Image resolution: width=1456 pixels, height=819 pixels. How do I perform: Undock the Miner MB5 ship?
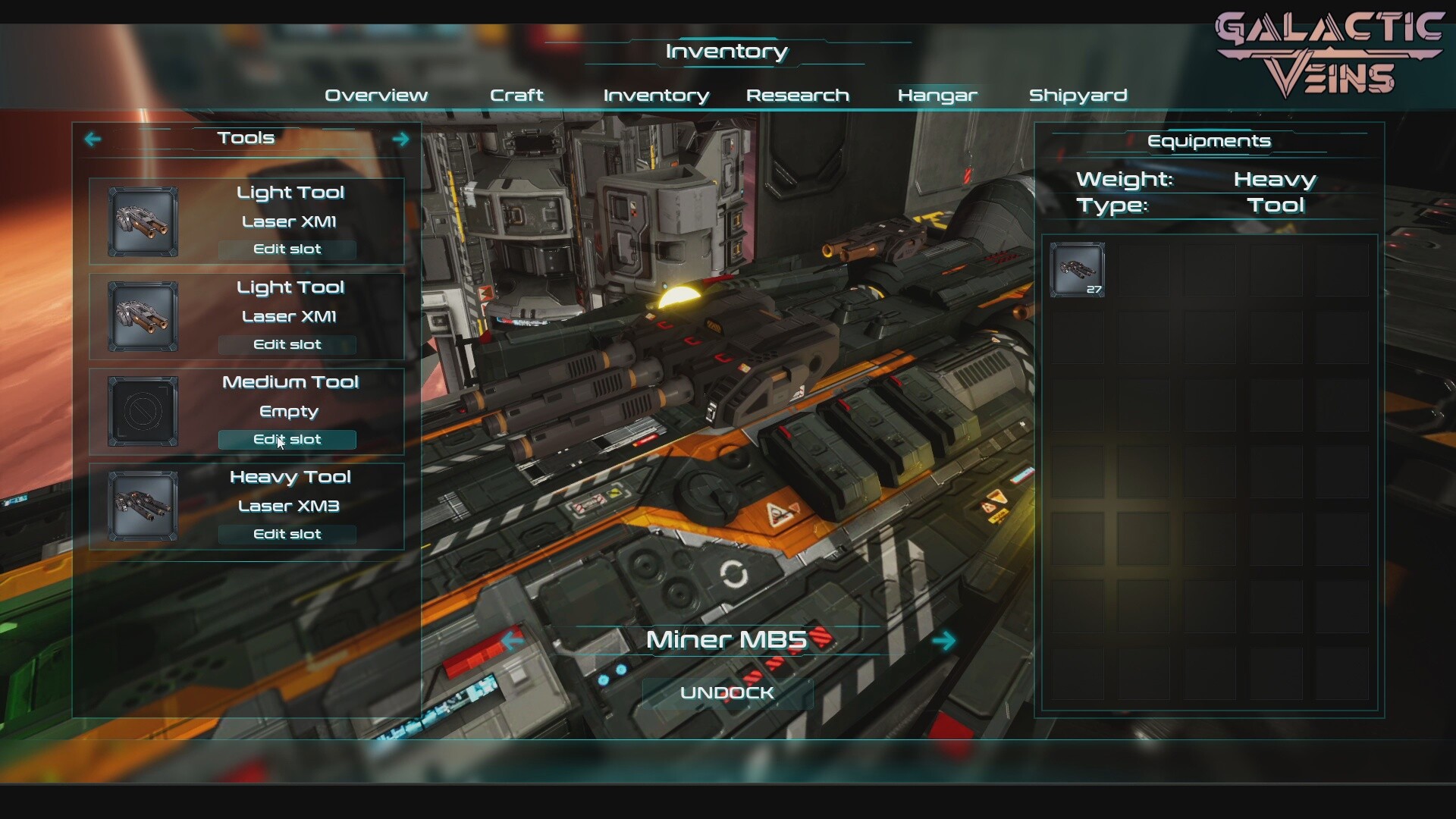point(726,693)
